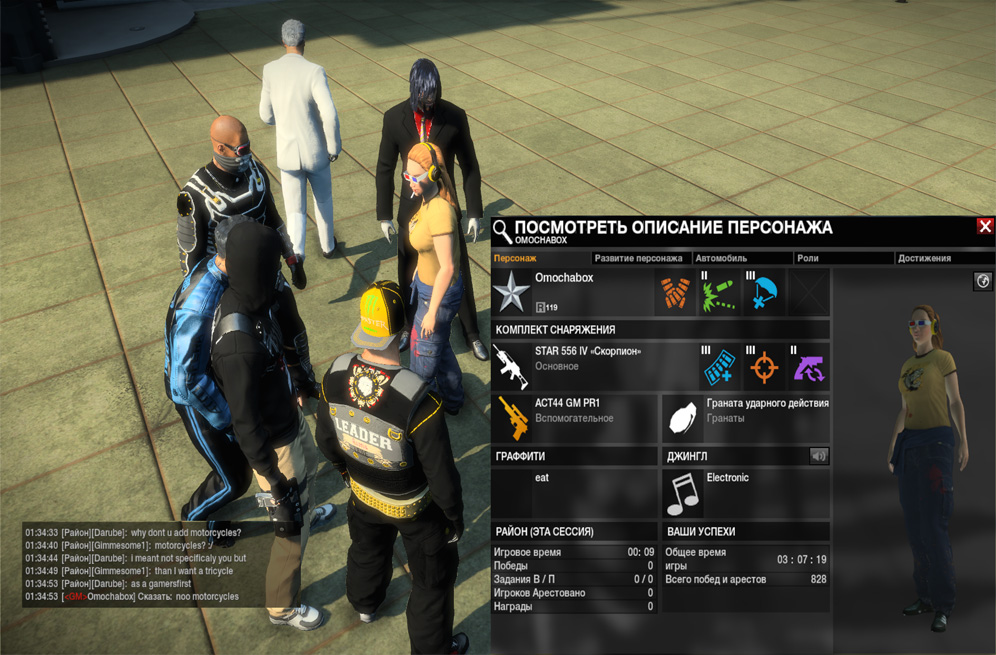996x655 pixels.
Task: Click the rotate icon on character preview
Action: pyautogui.click(x=982, y=283)
